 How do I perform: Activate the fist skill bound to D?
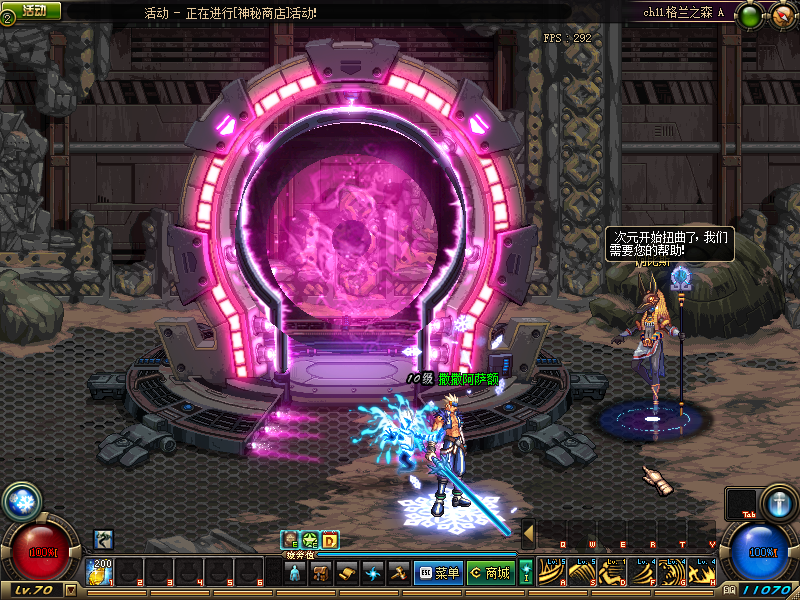613,572
